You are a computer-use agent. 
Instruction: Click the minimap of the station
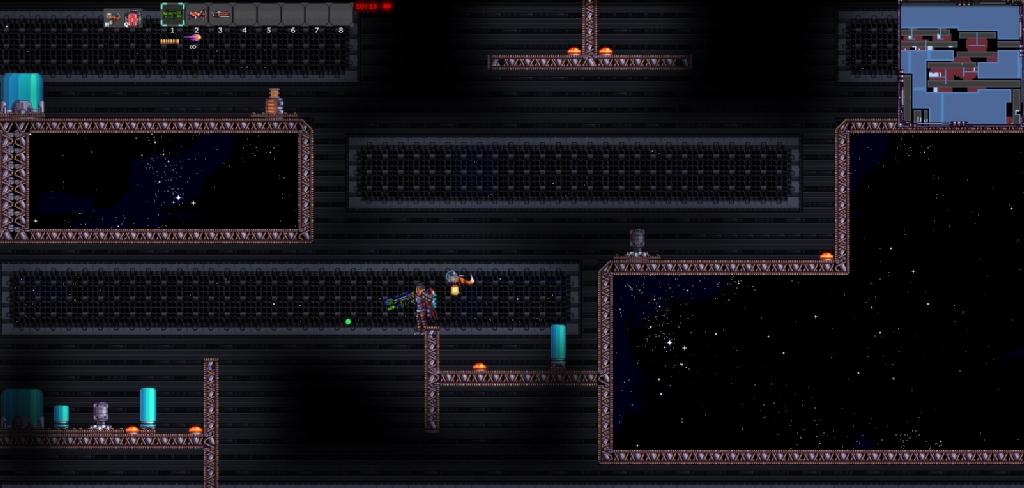point(958,64)
